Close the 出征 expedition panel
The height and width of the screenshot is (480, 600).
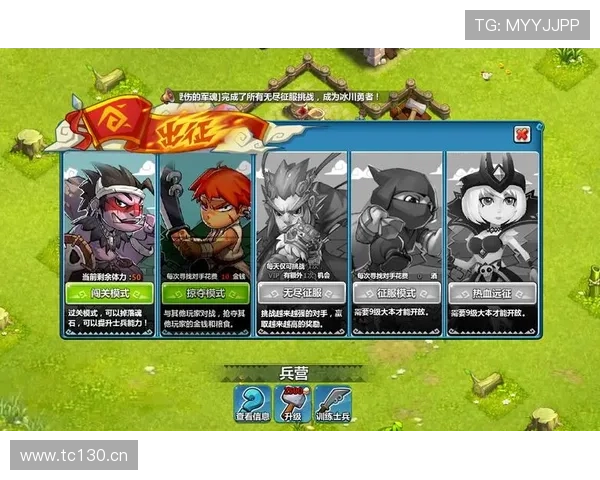521,134
